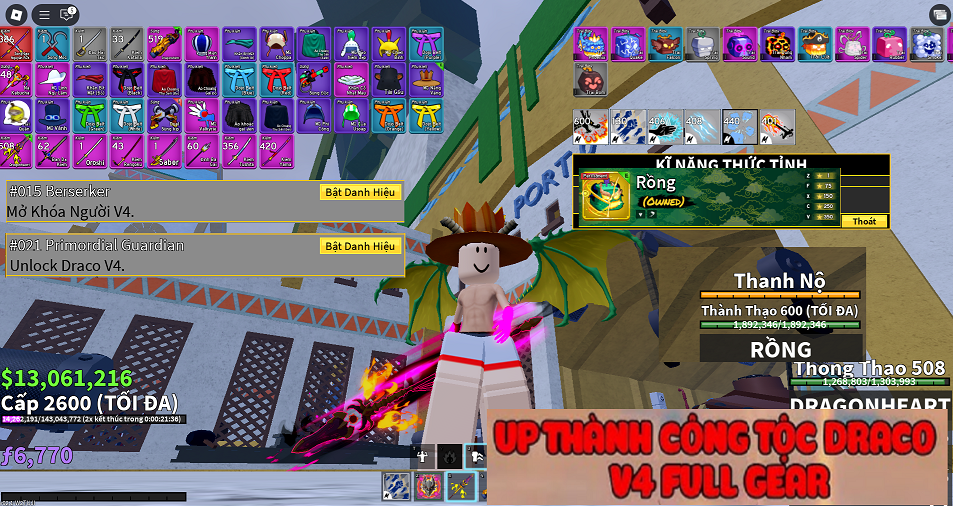Enable the Berserker title
The image size is (953, 506).
(x=361, y=192)
